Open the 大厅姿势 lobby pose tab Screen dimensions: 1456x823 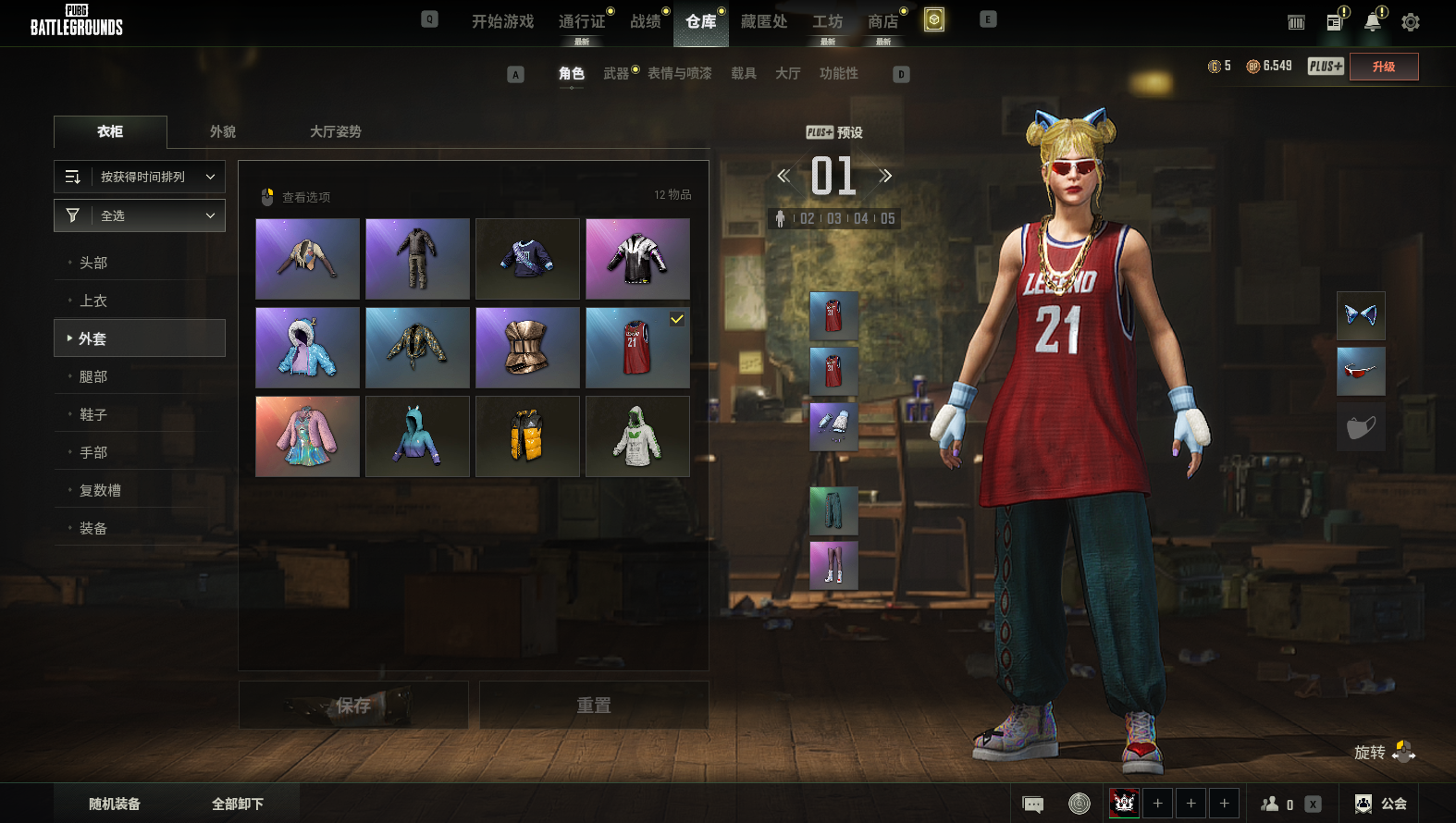click(x=336, y=131)
